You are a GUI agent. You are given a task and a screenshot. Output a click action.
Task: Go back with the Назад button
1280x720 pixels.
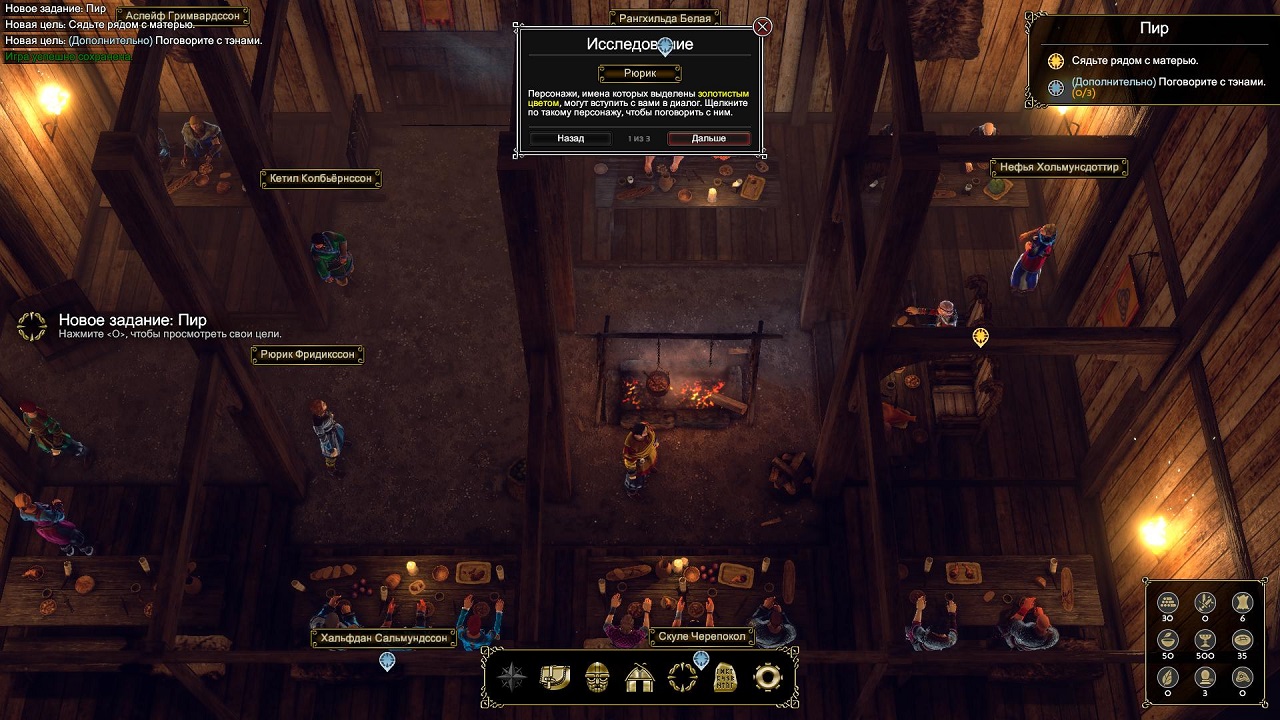click(570, 138)
